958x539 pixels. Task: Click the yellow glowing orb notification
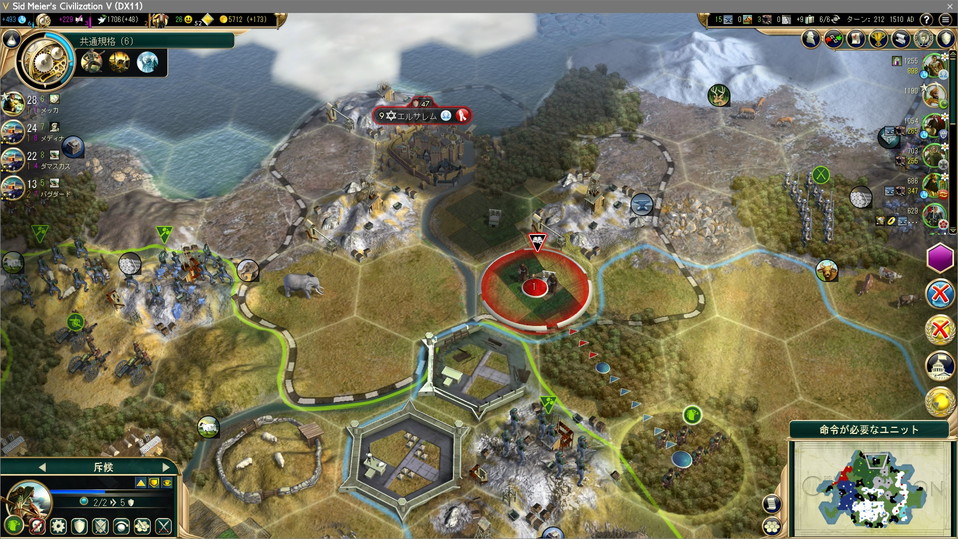pos(940,401)
